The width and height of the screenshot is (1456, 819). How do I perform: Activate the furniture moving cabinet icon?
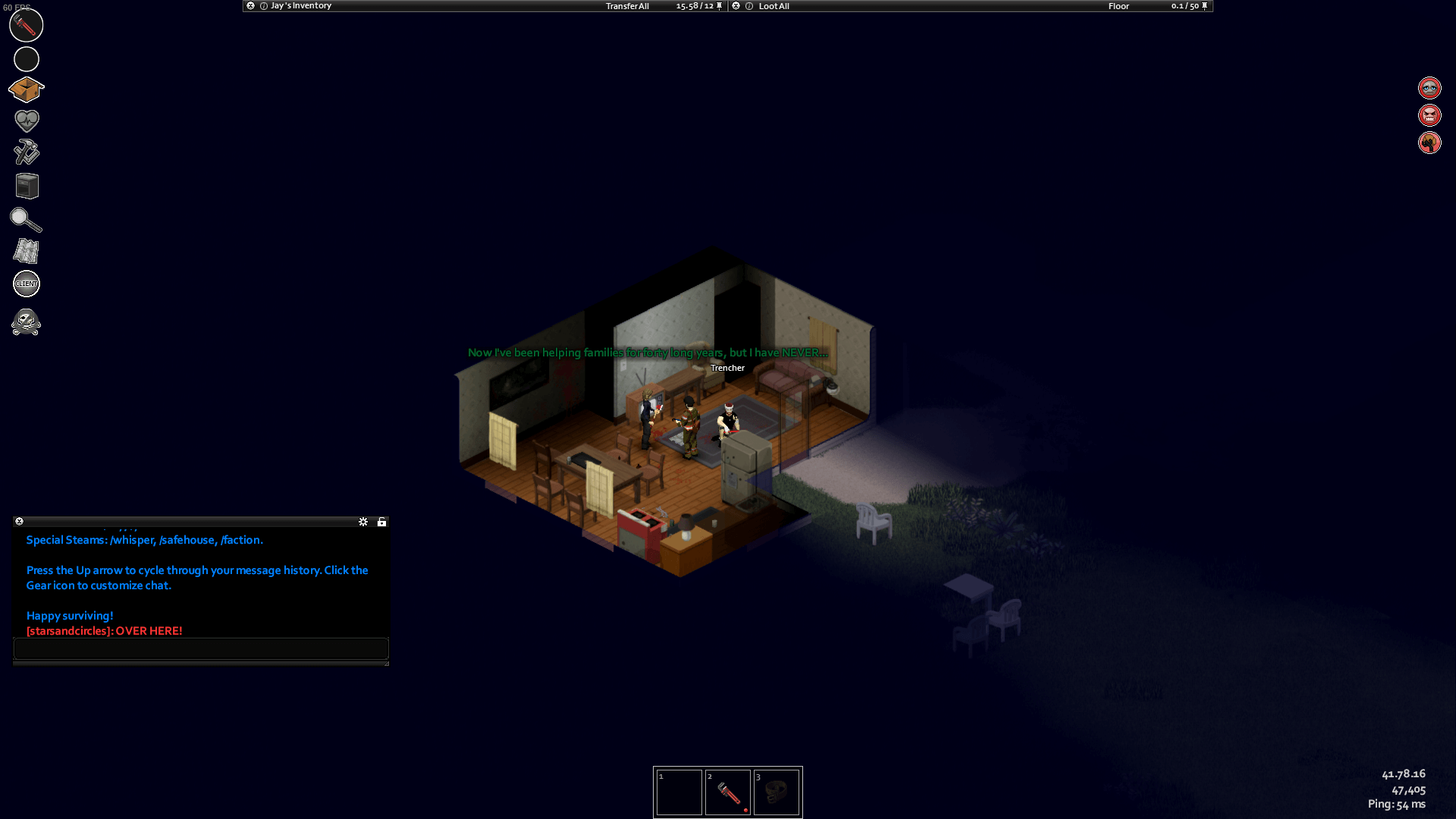coord(27,186)
